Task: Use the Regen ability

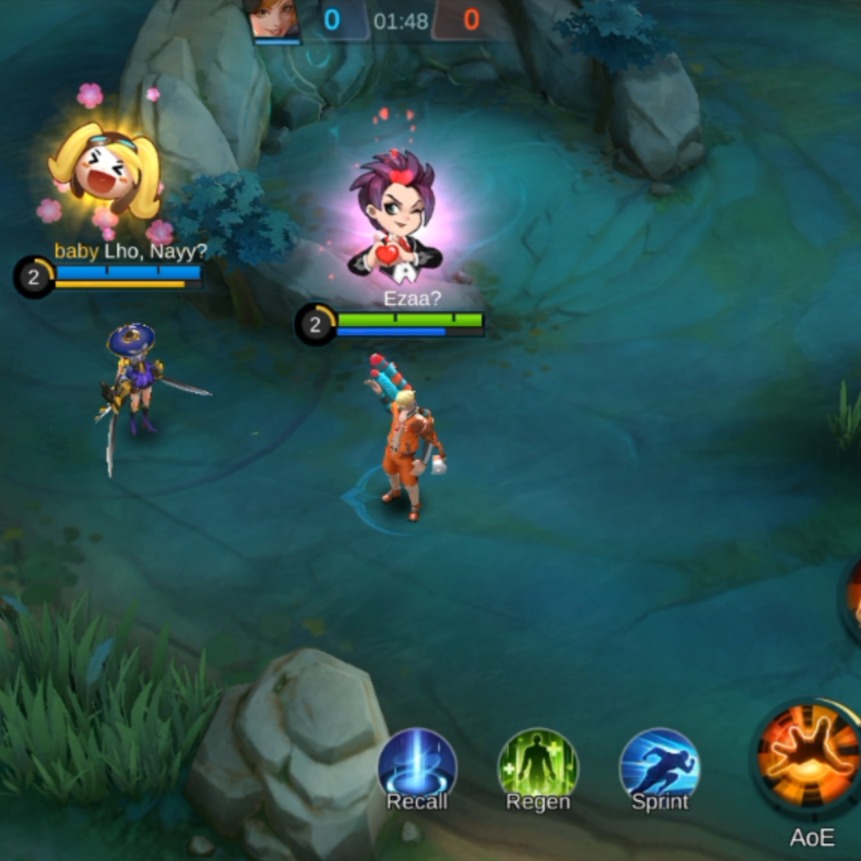Action: point(538,765)
